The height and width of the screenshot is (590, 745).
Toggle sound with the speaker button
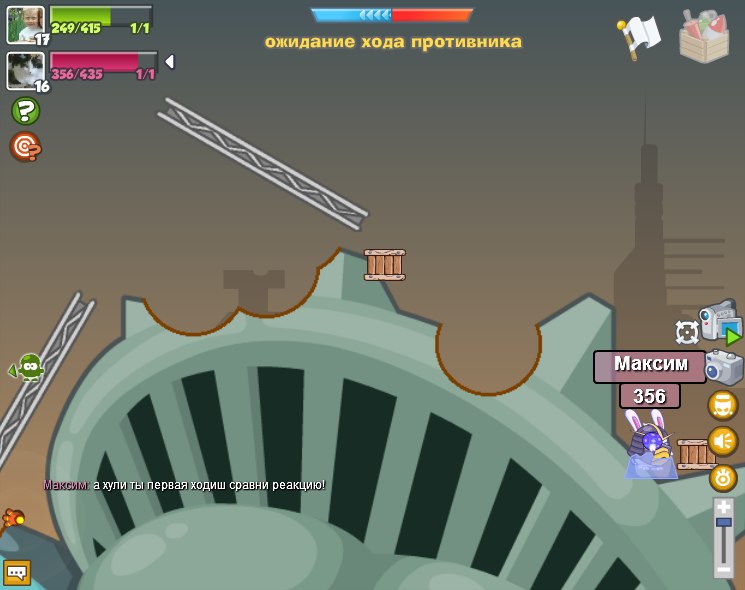[x=723, y=441]
